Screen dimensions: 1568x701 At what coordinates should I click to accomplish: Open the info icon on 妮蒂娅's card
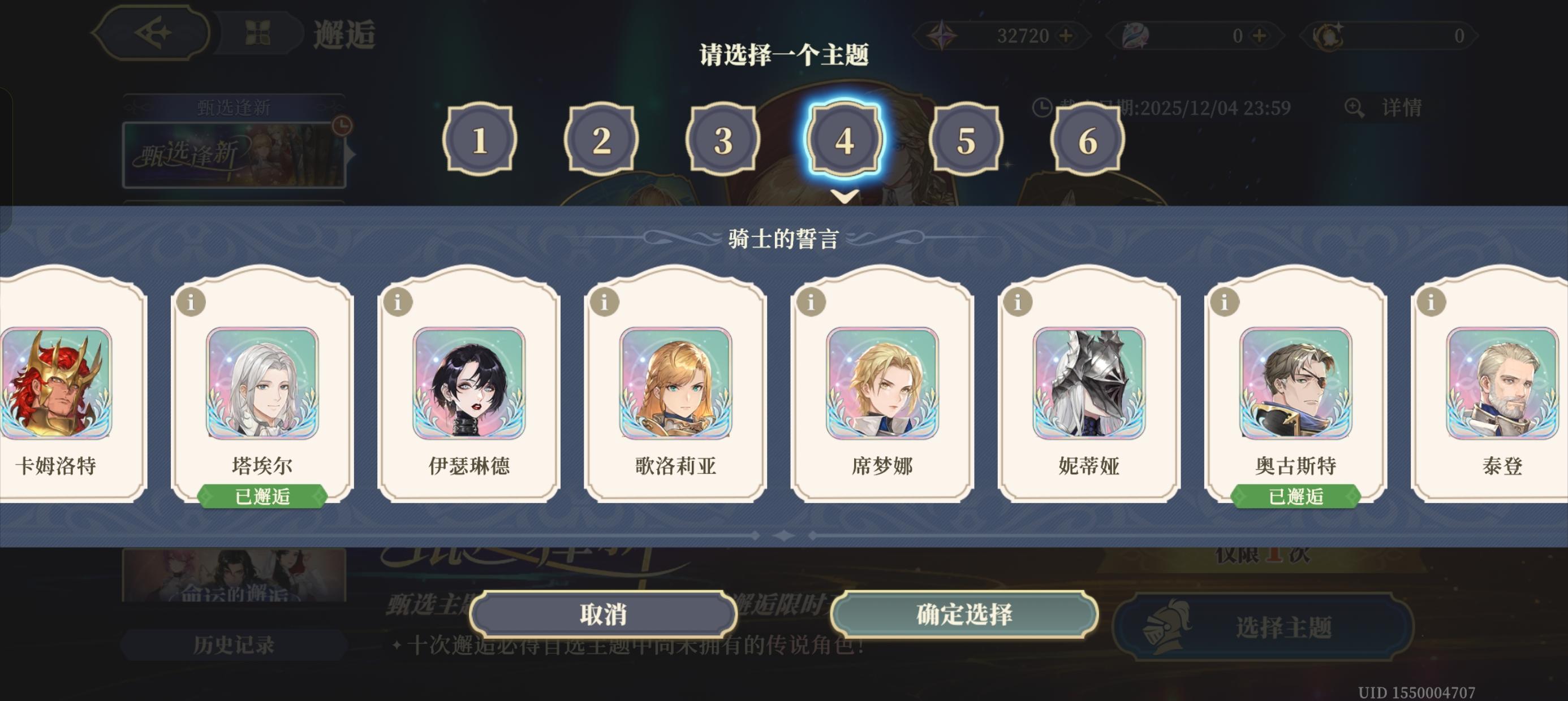tap(1018, 301)
